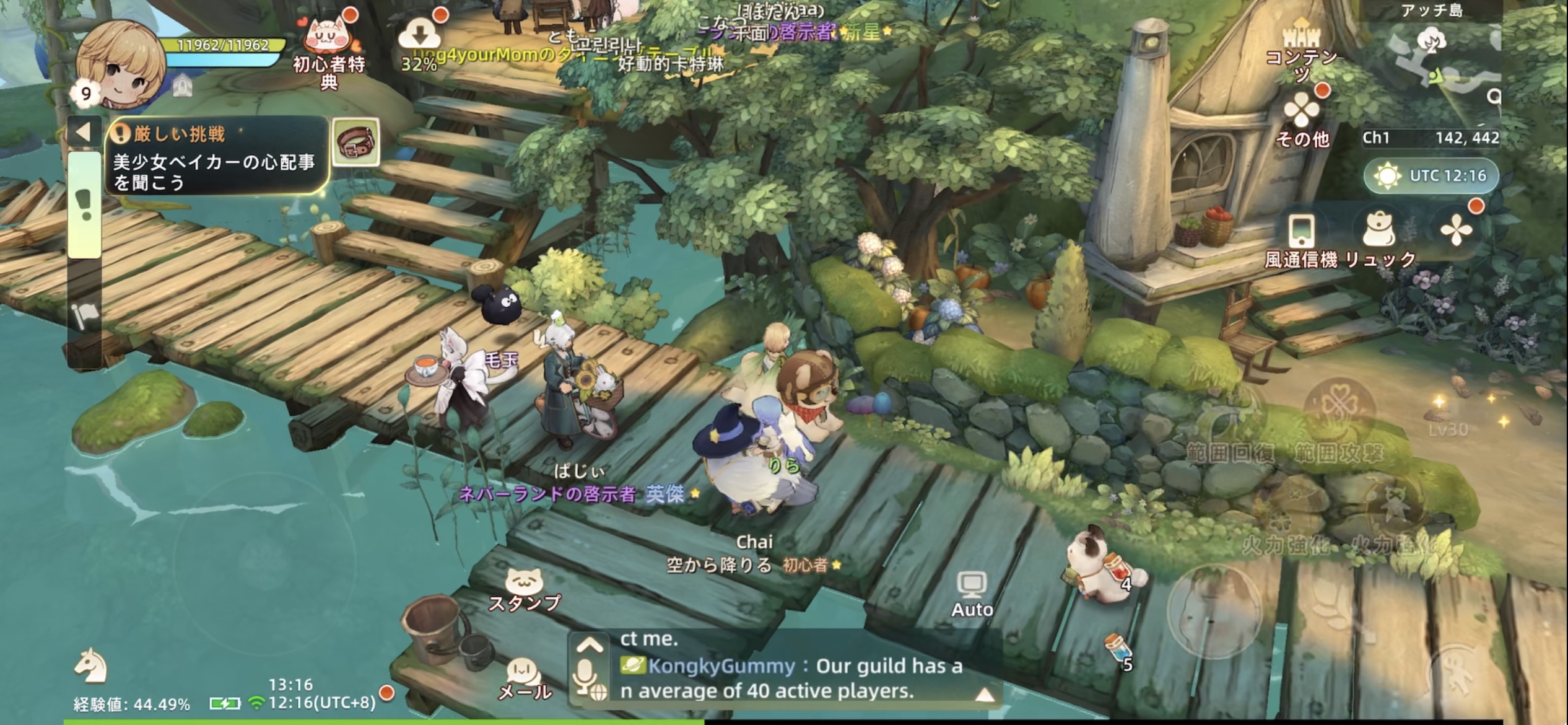Image resolution: width=1568 pixels, height=725 pixels.
Task: Open the その他 clover menu
Action: 1302,118
